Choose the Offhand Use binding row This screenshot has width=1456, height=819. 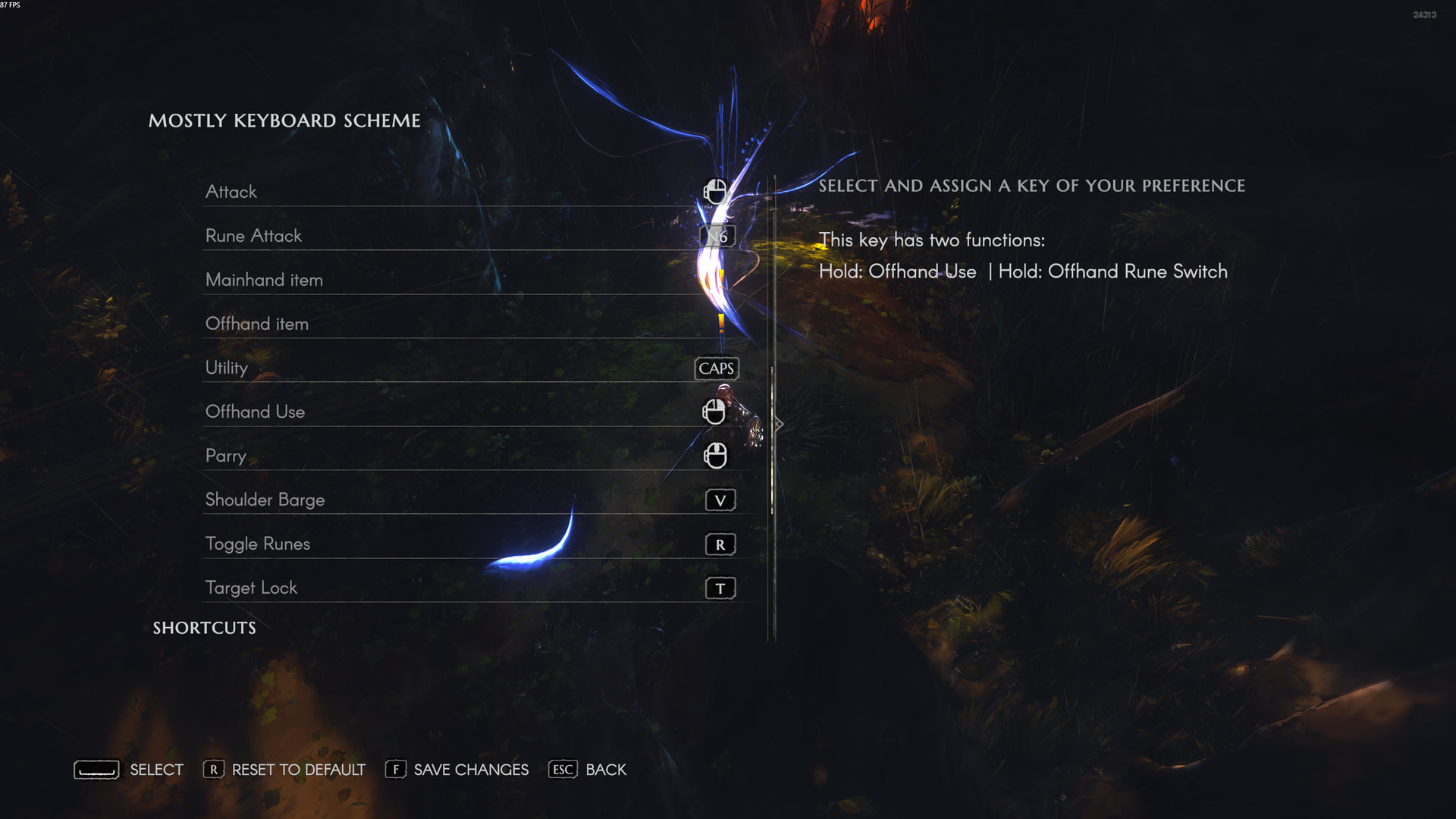(x=470, y=412)
